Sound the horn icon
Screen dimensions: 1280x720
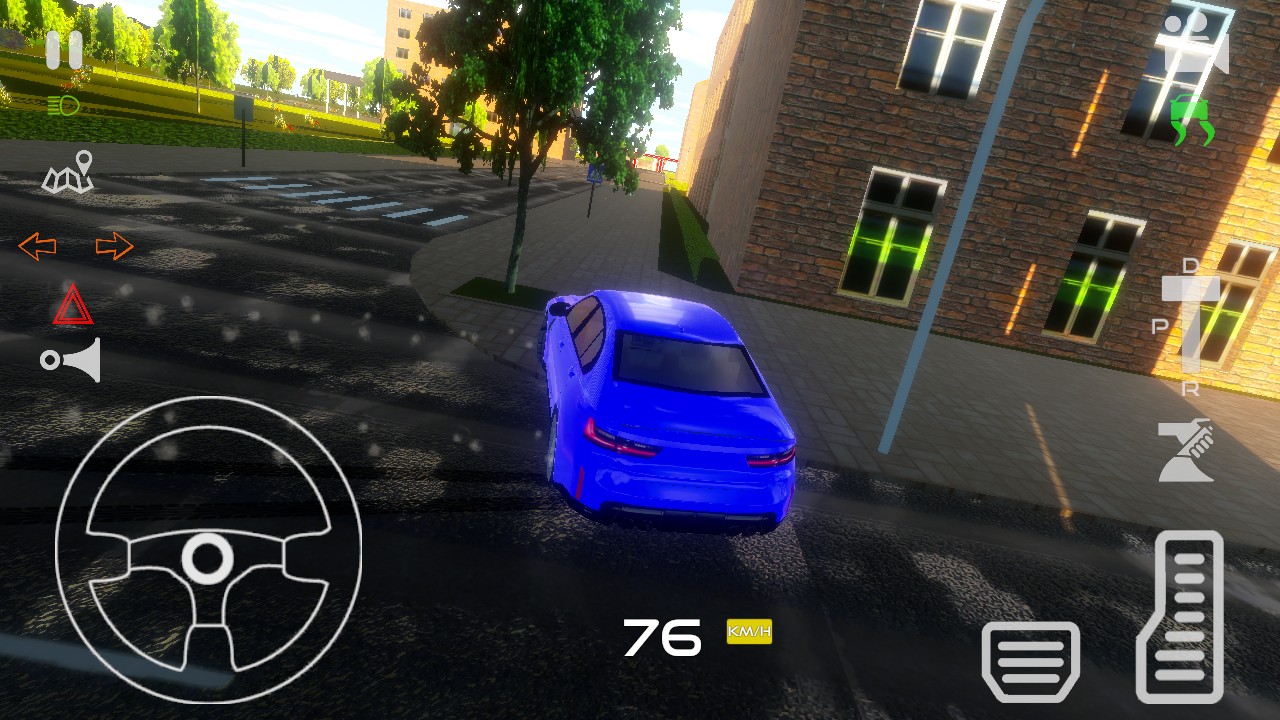(72, 360)
